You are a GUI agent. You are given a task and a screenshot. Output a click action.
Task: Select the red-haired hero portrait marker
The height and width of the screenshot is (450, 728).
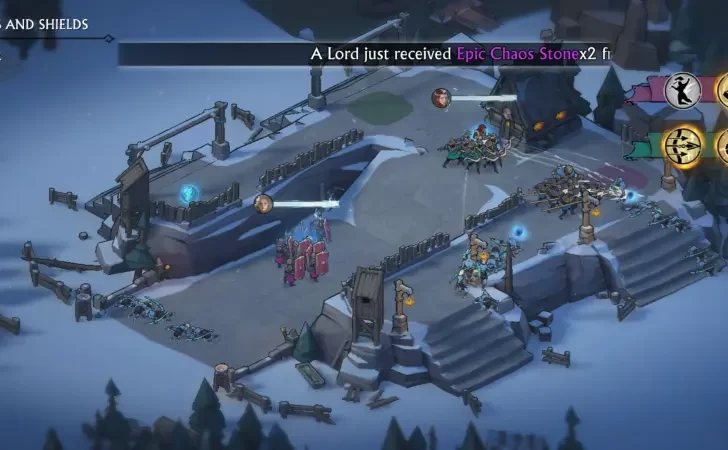pyautogui.click(x=441, y=97)
